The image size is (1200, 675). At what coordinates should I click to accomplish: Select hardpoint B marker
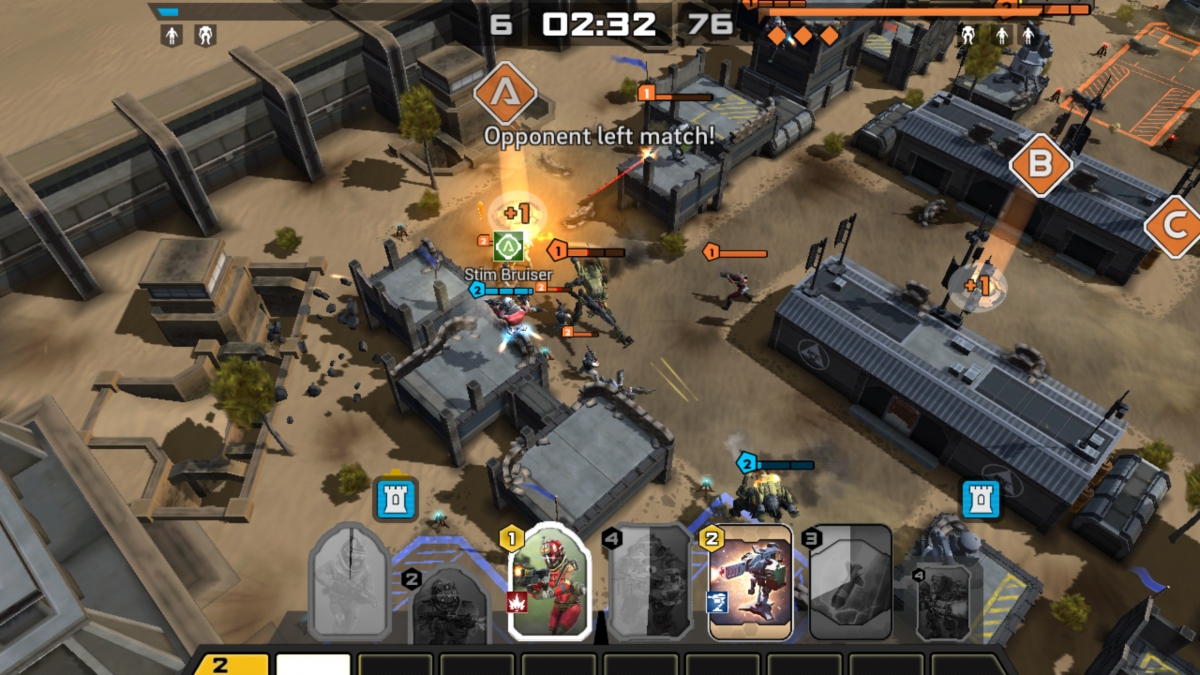[1040, 163]
